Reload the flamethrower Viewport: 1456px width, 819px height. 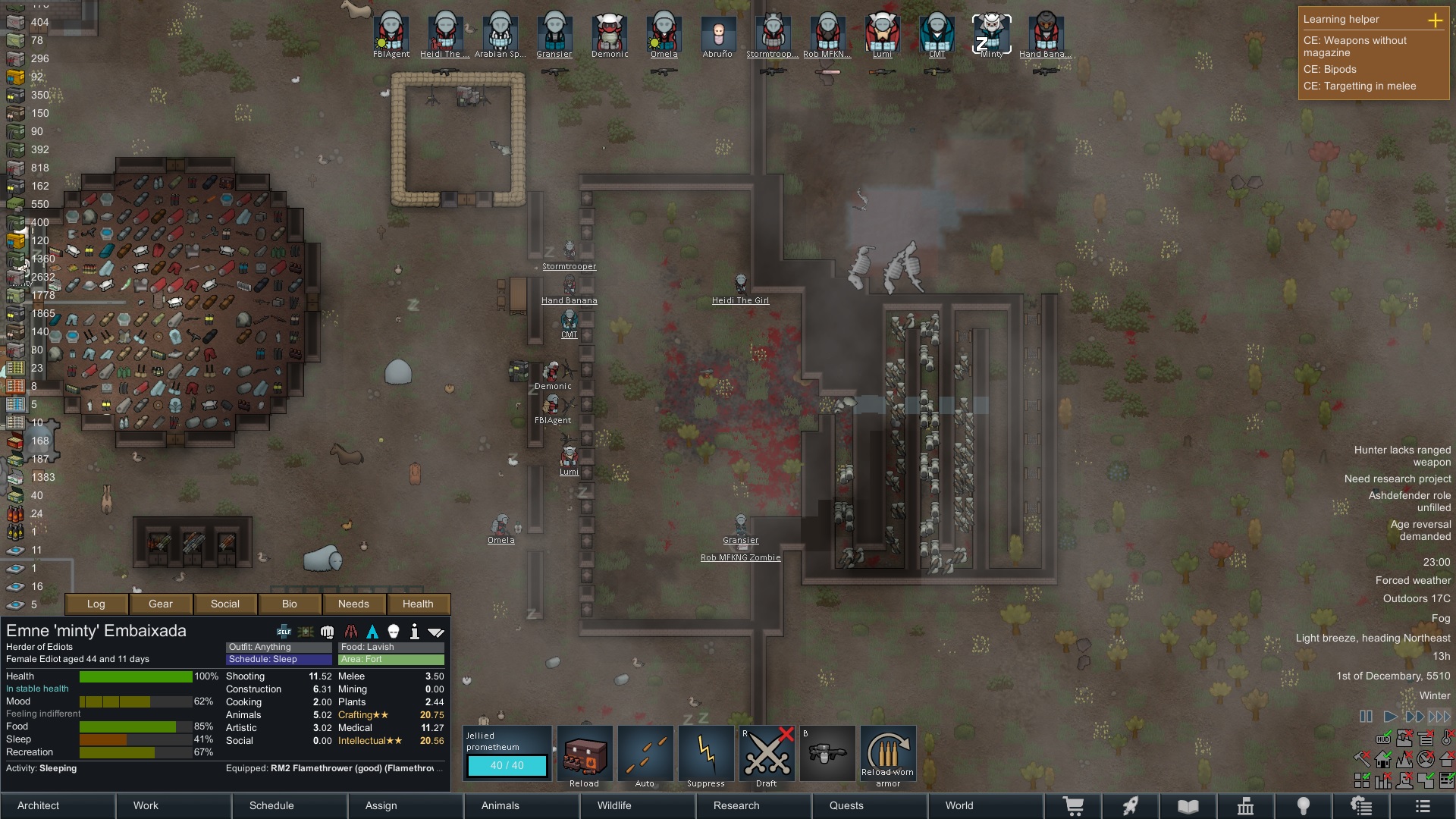point(585,756)
